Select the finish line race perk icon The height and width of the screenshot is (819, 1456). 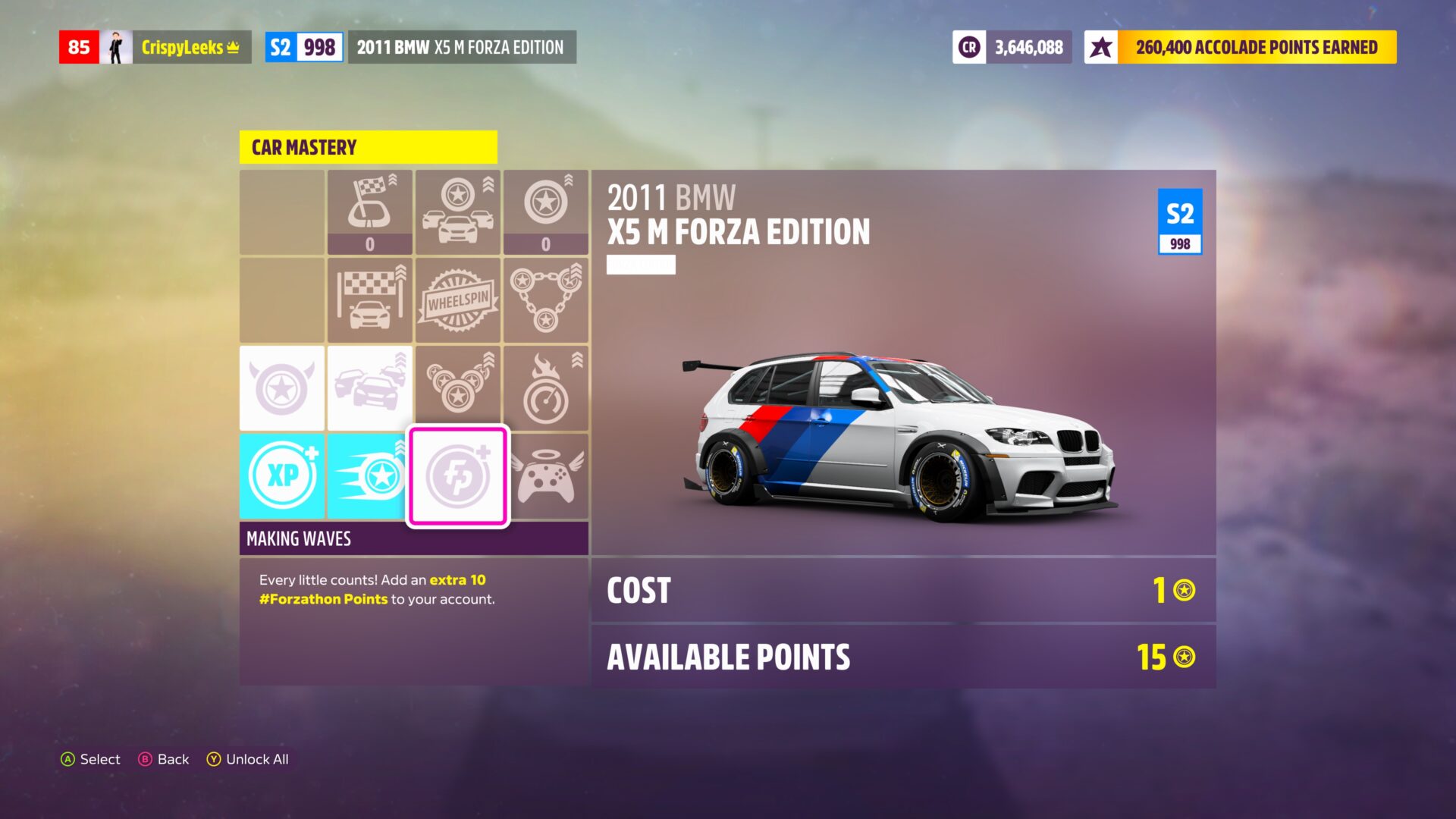(x=370, y=300)
